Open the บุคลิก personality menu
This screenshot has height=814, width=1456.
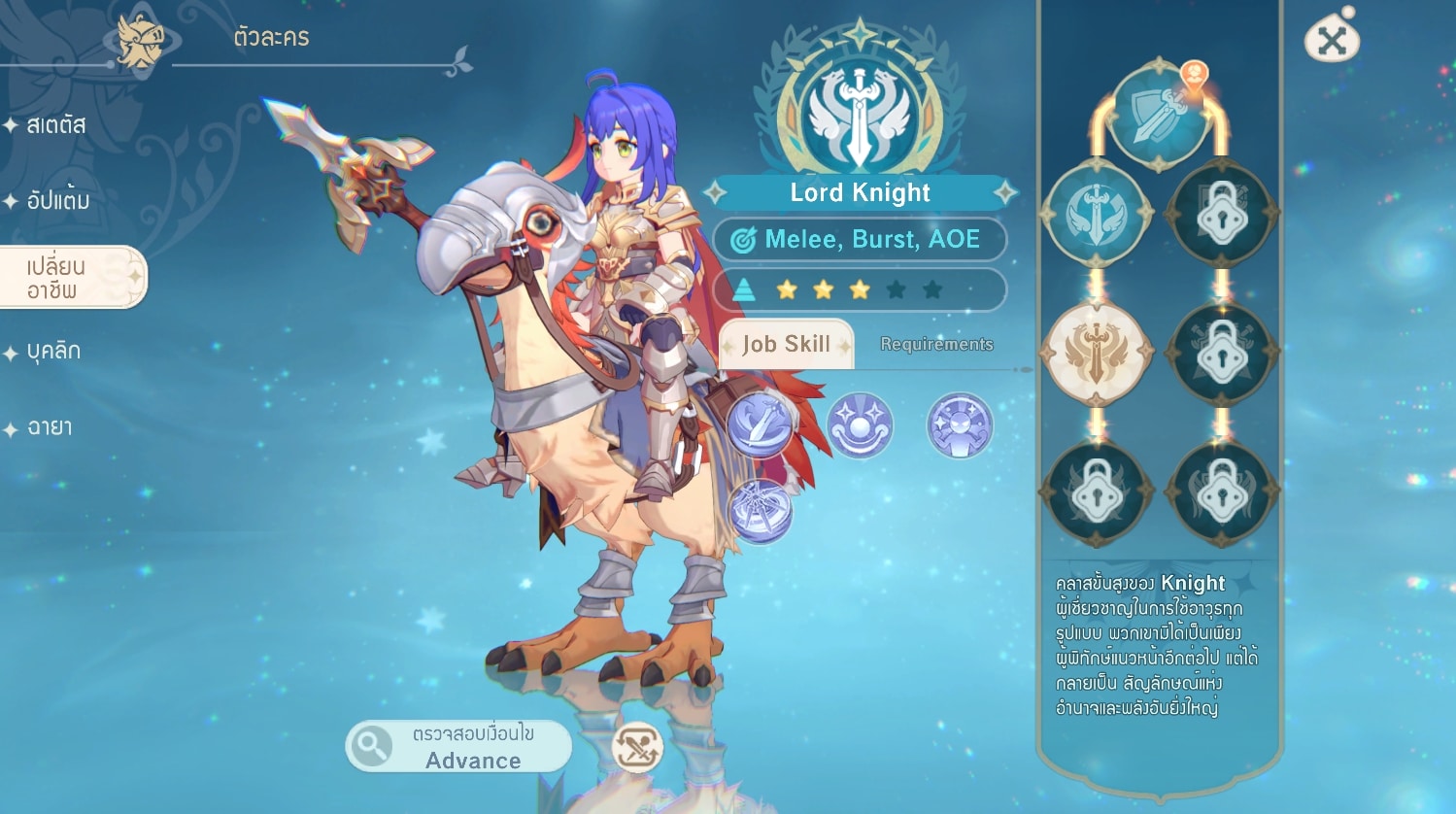pyautogui.click(x=53, y=352)
